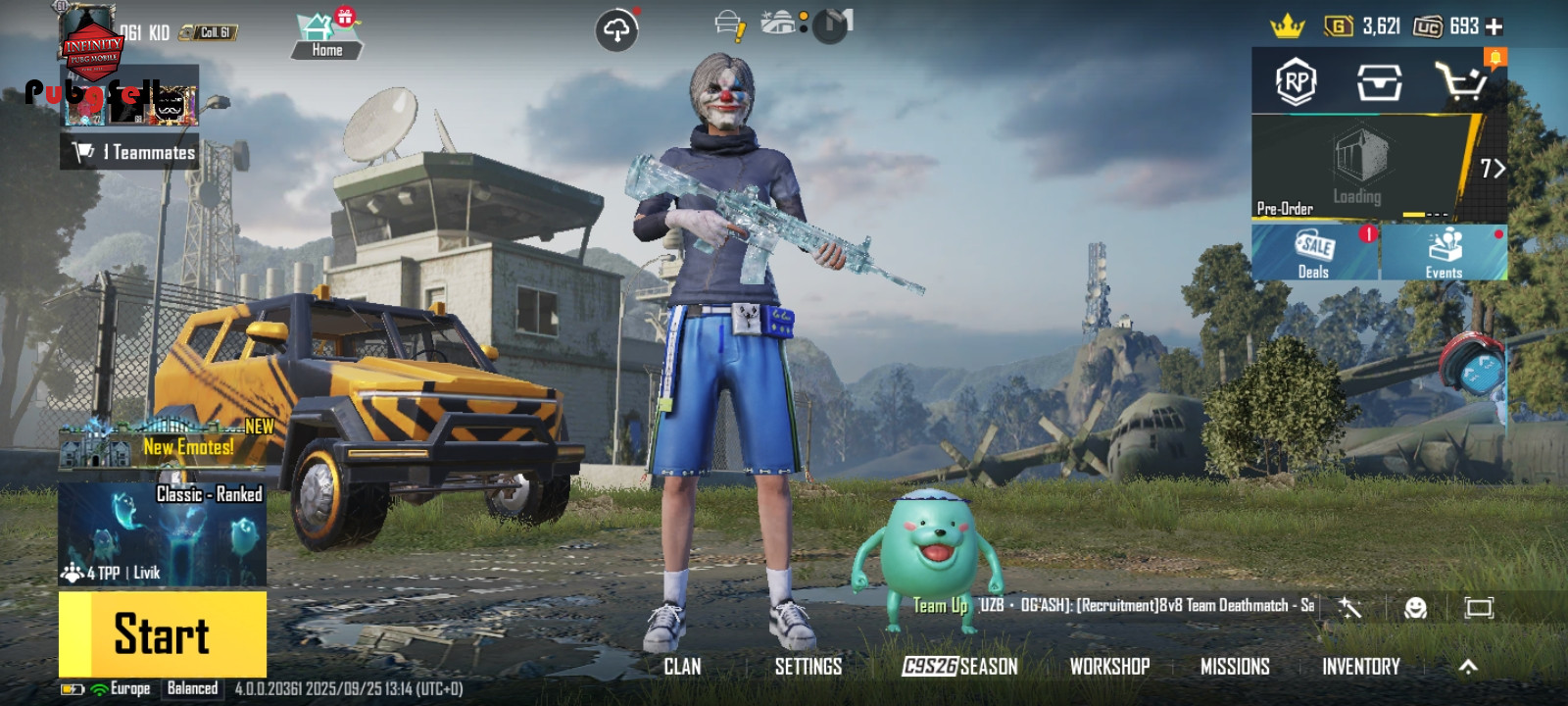Open the WORKSHOP menu

tap(1109, 667)
